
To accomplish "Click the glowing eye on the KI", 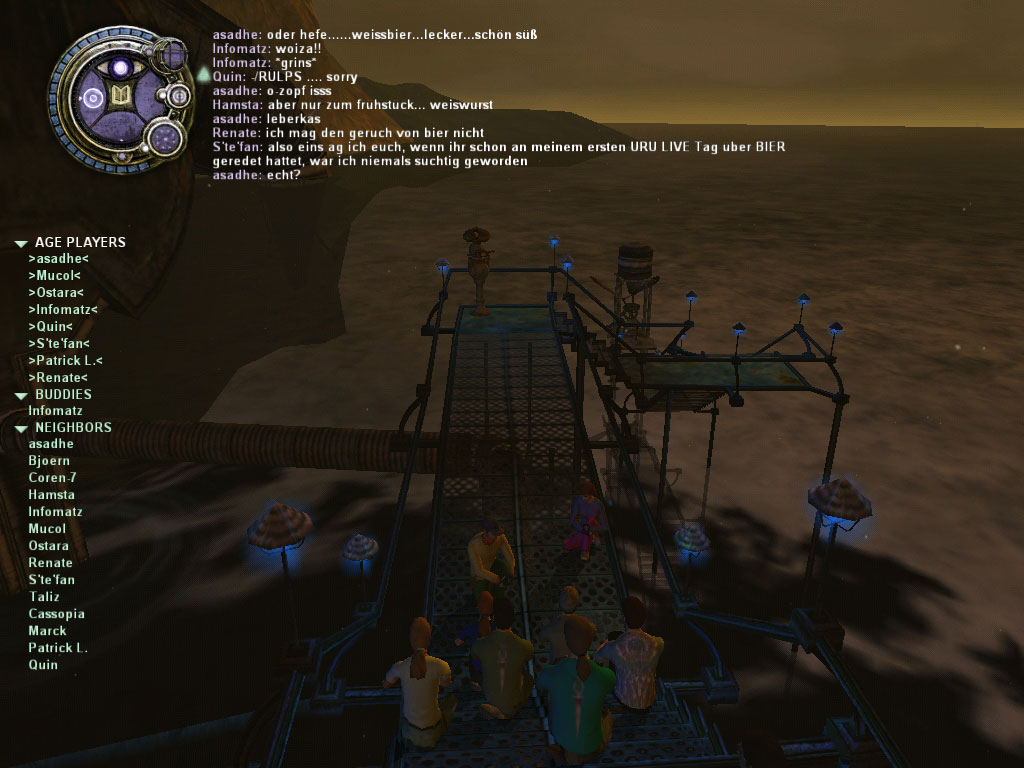I will tap(121, 68).
